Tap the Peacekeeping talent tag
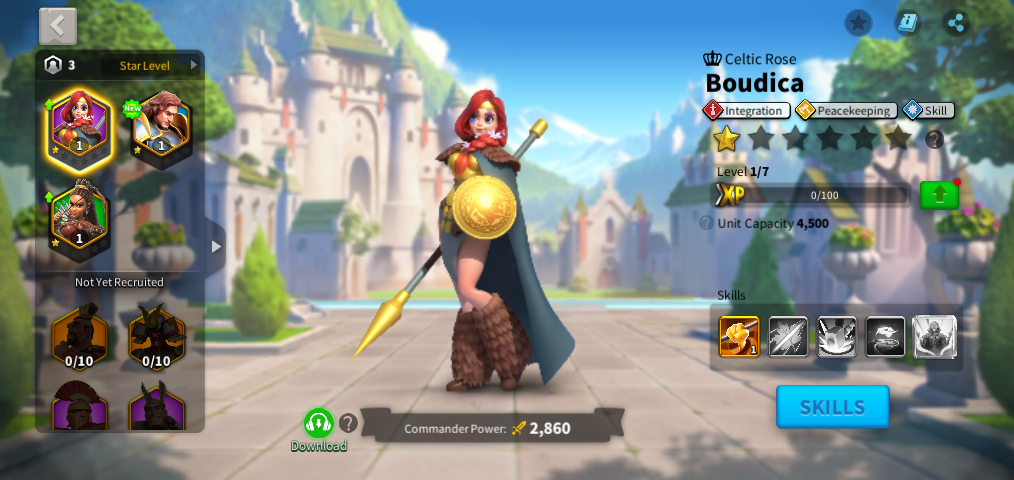This screenshot has height=480, width=1014. click(846, 110)
